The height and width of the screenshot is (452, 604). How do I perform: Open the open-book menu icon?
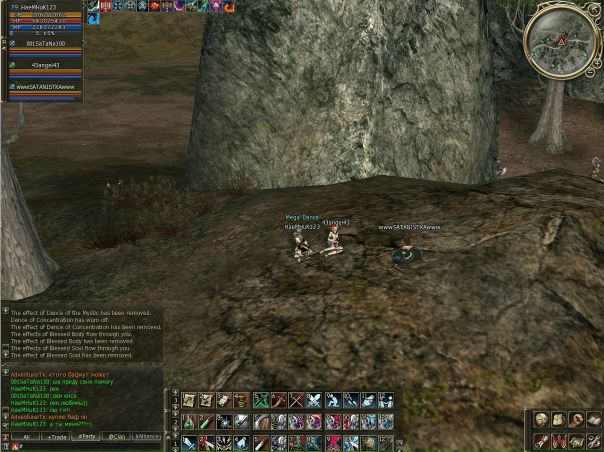point(595,420)
